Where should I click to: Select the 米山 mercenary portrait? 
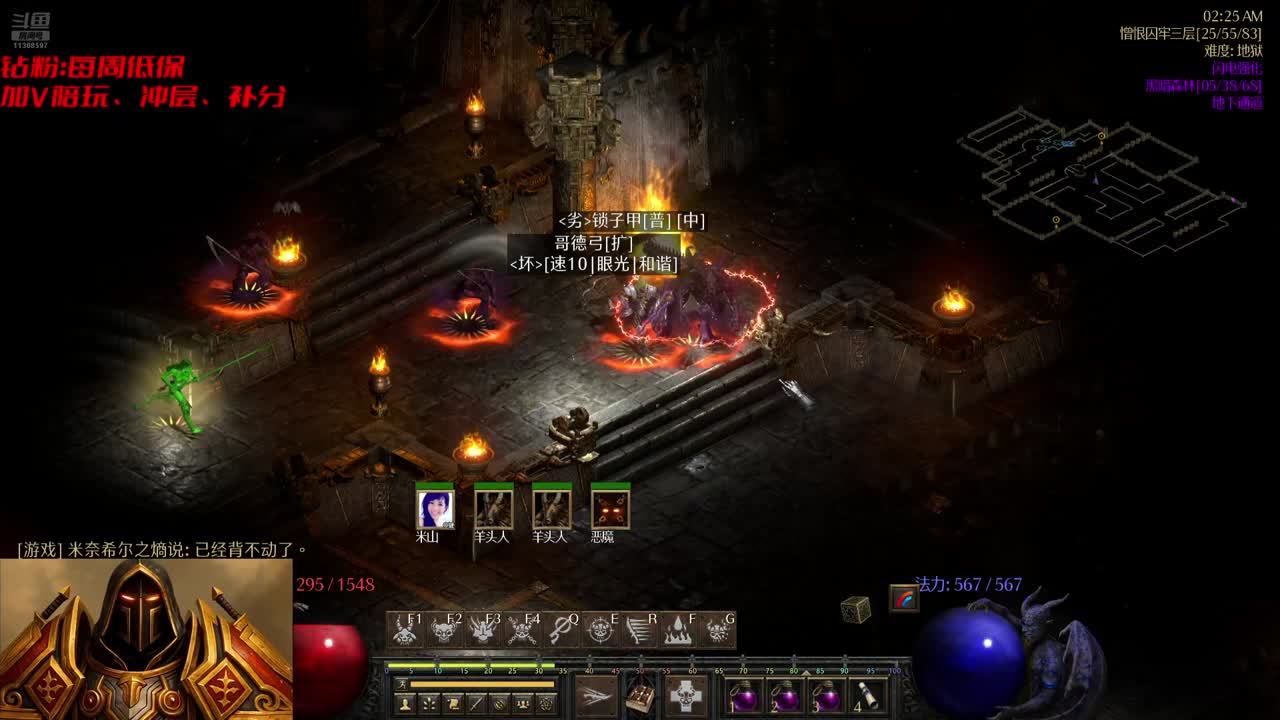tap(435, 509)
